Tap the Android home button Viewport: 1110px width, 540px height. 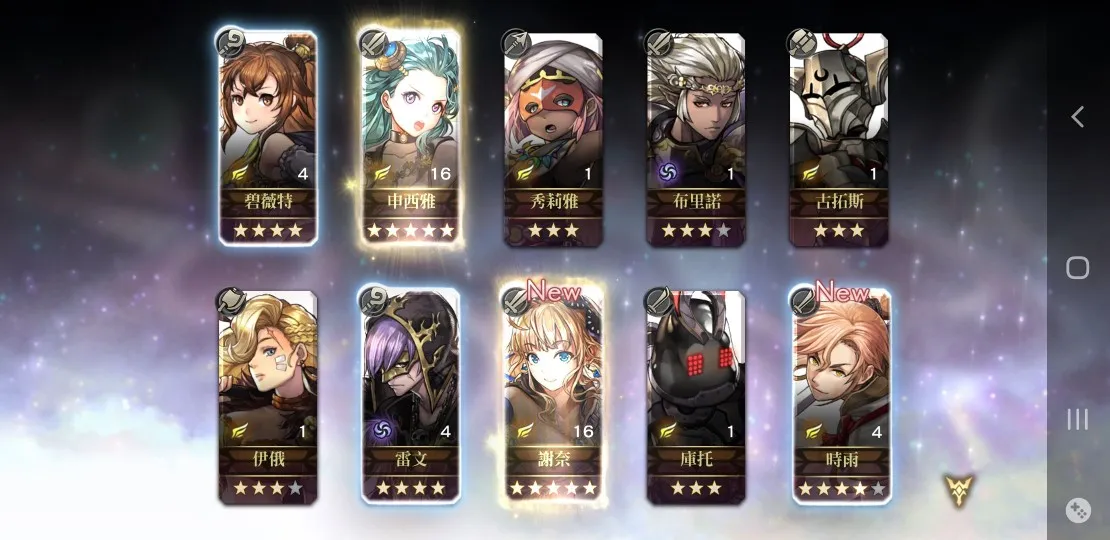[1077, 268]
